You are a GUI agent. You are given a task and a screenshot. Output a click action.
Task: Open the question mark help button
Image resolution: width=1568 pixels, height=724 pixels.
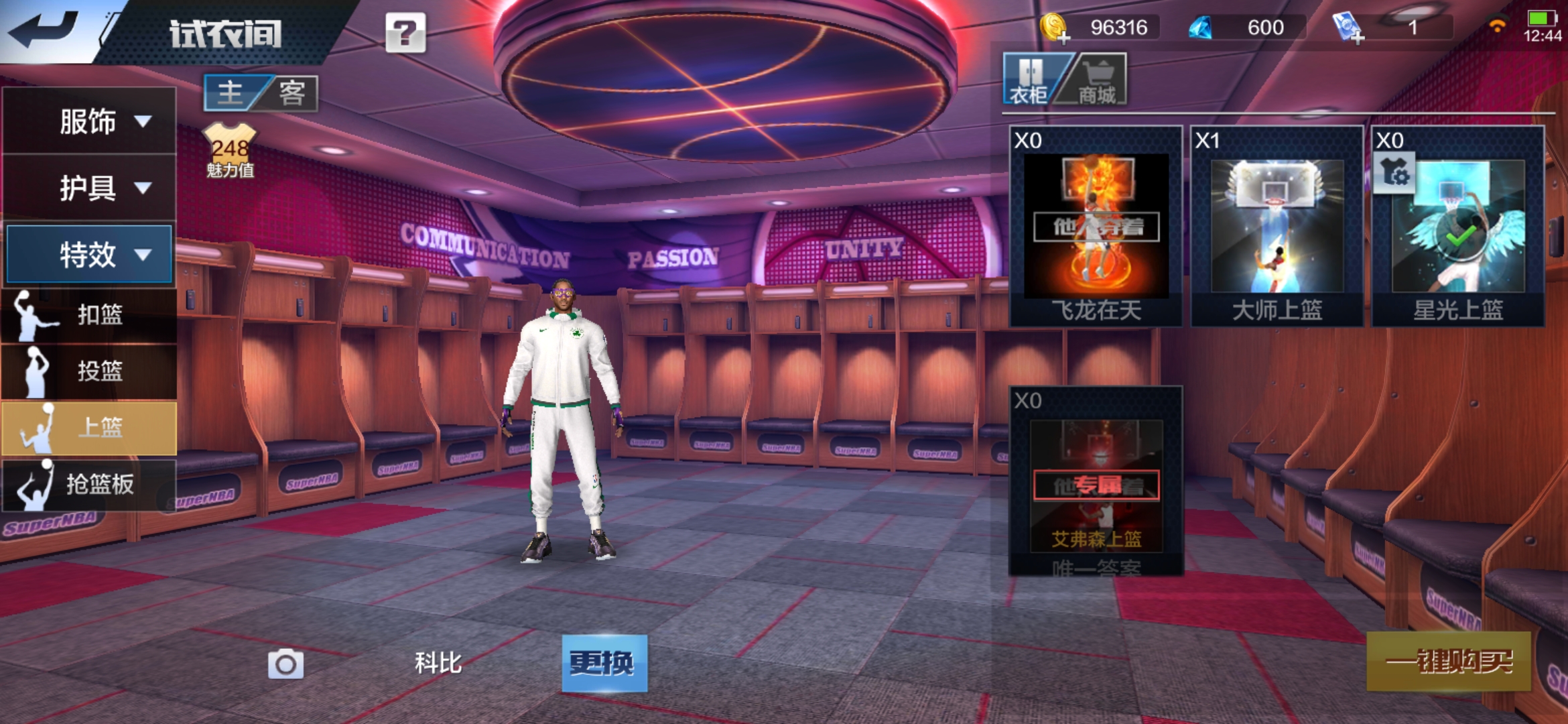405,33
